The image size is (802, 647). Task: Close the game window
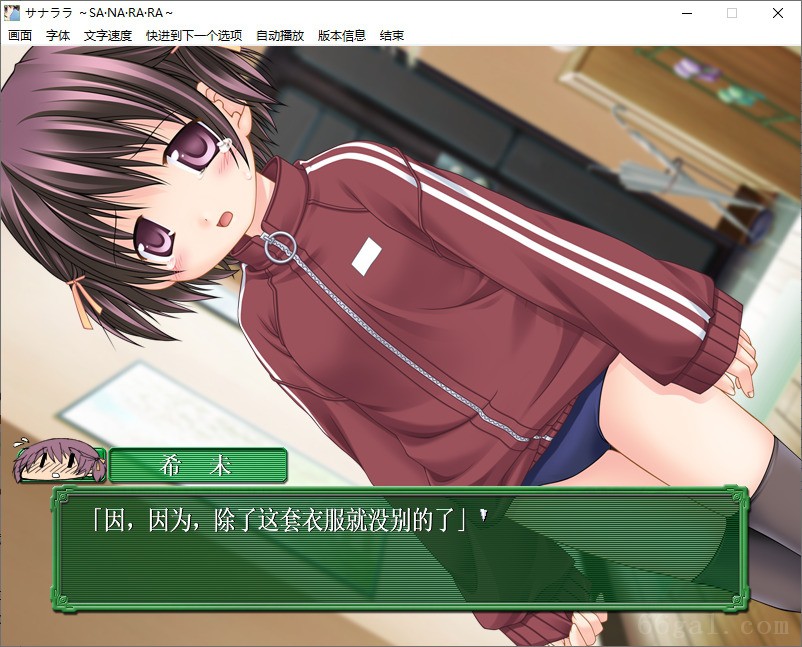coord(778,13)
